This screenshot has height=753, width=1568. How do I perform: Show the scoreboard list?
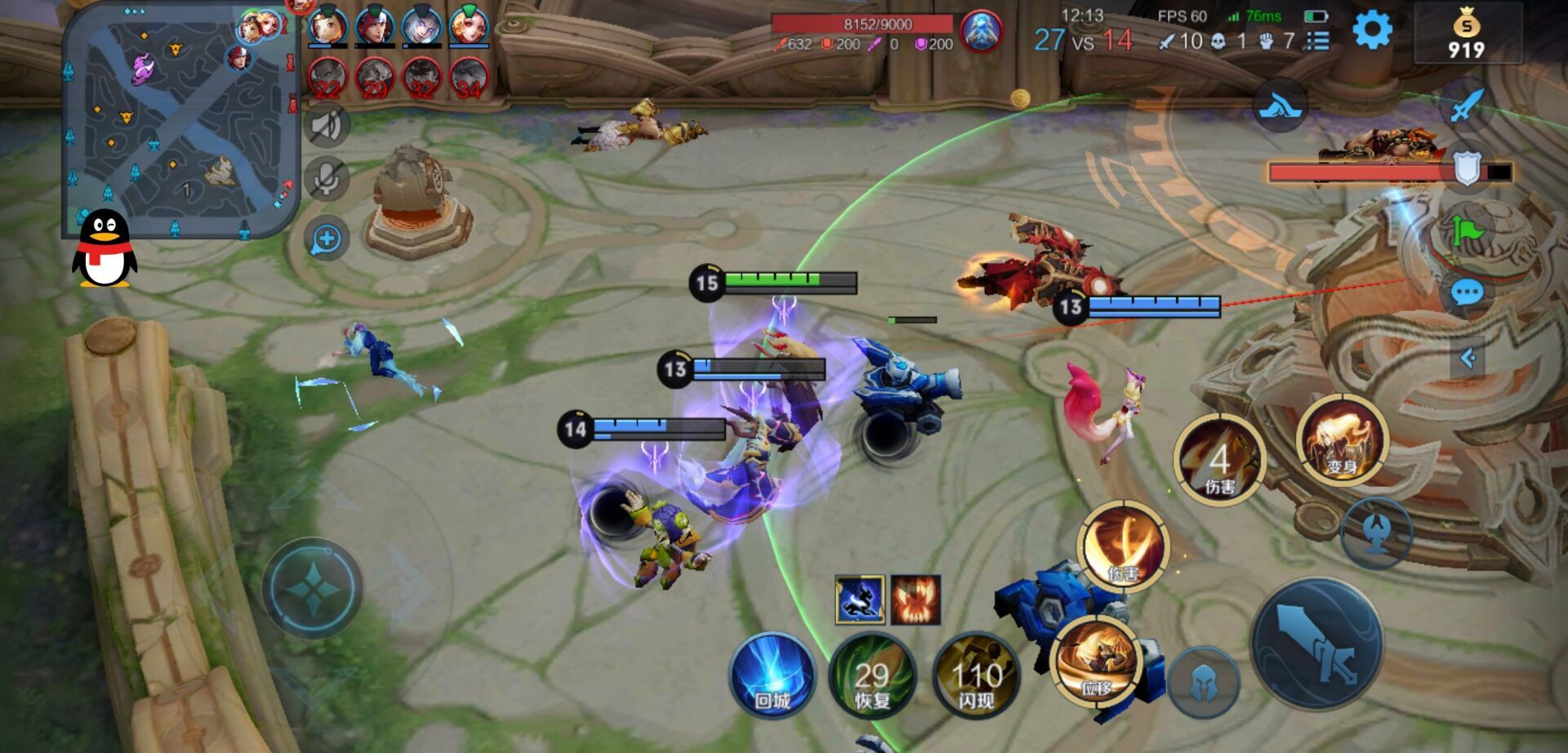pos(1317,41)
